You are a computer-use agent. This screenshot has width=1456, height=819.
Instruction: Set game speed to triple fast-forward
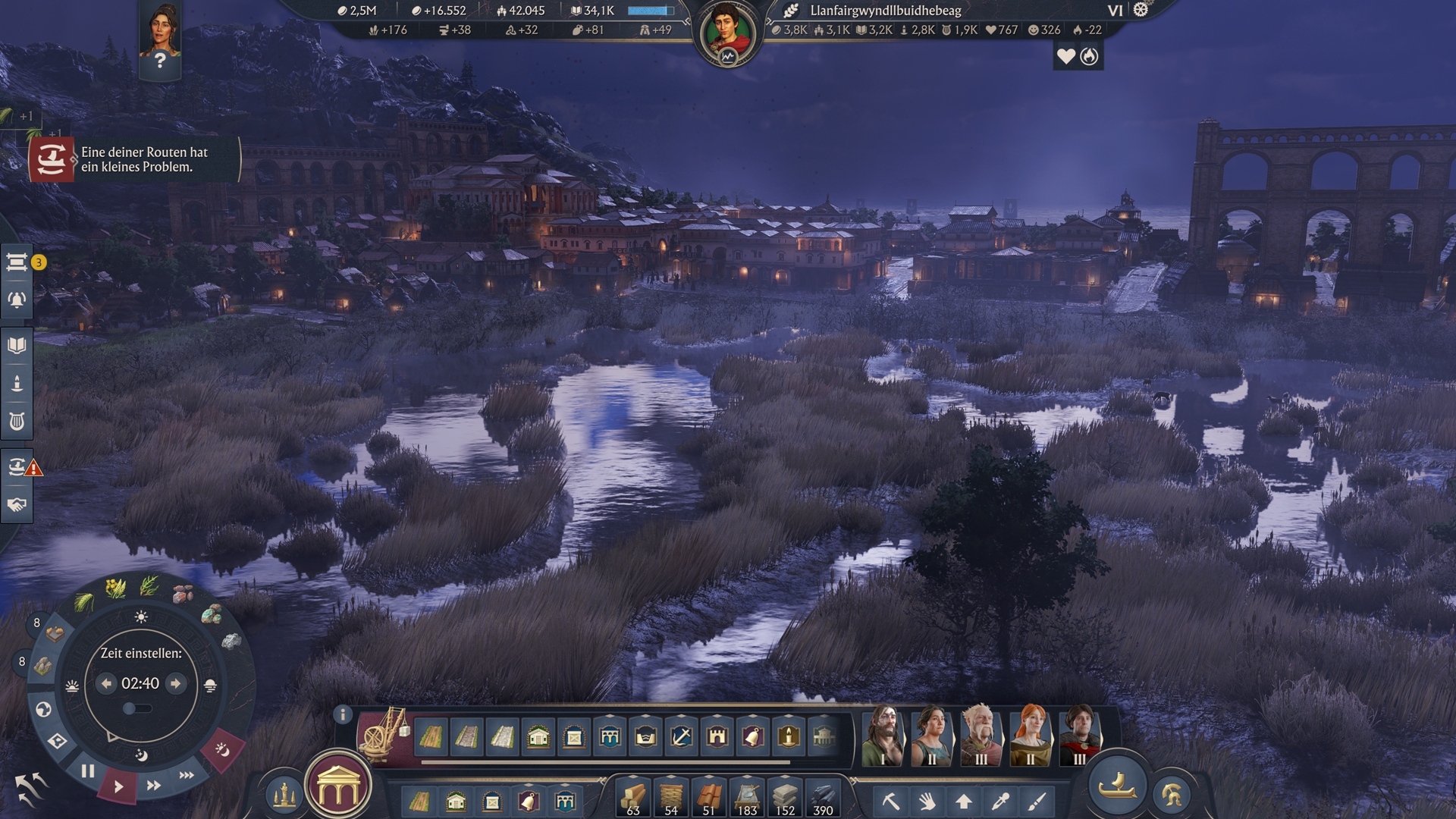click(x=187, y=775)
